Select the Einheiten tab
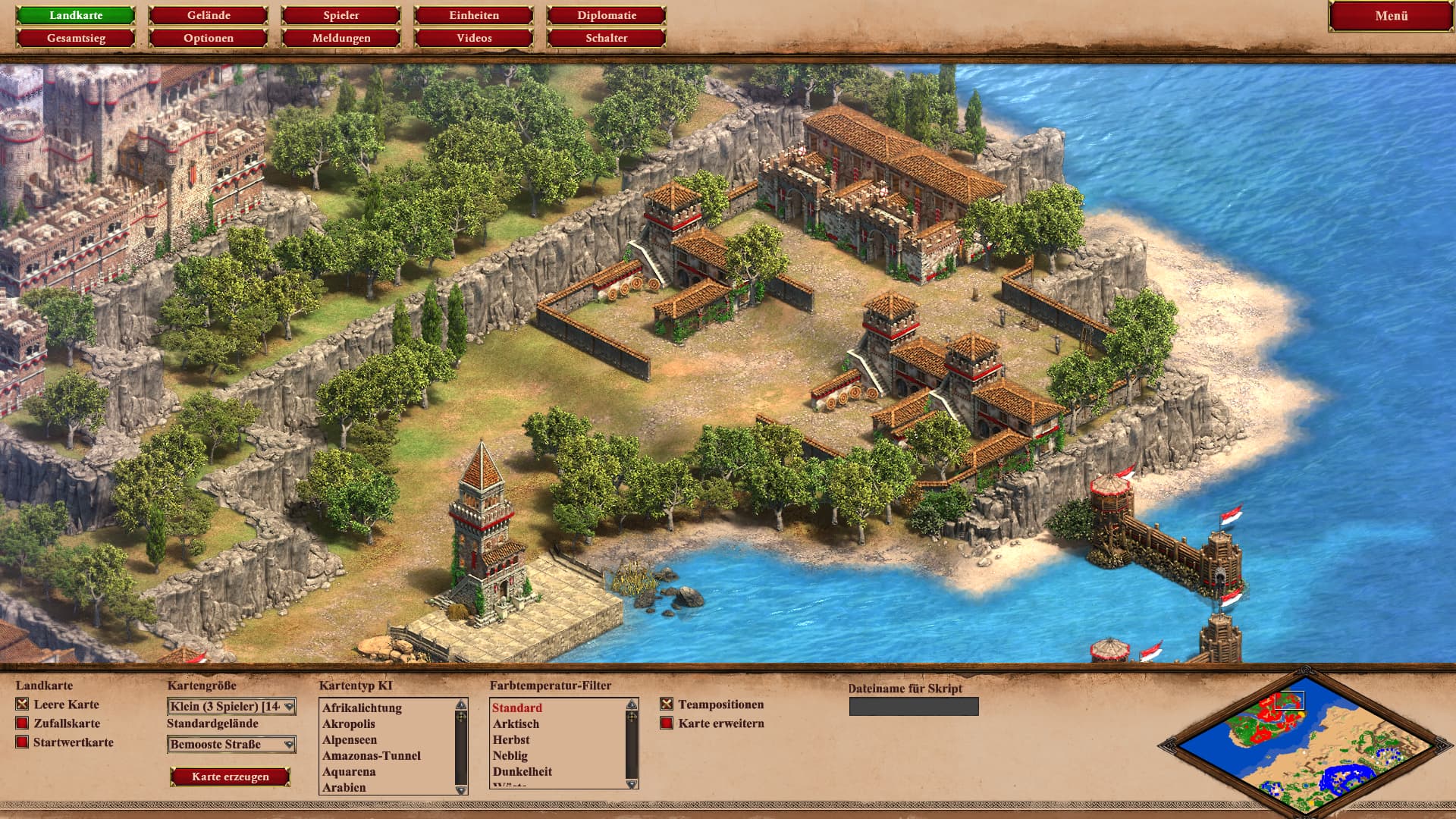1456x819 pixels. [x=474, y=15]
